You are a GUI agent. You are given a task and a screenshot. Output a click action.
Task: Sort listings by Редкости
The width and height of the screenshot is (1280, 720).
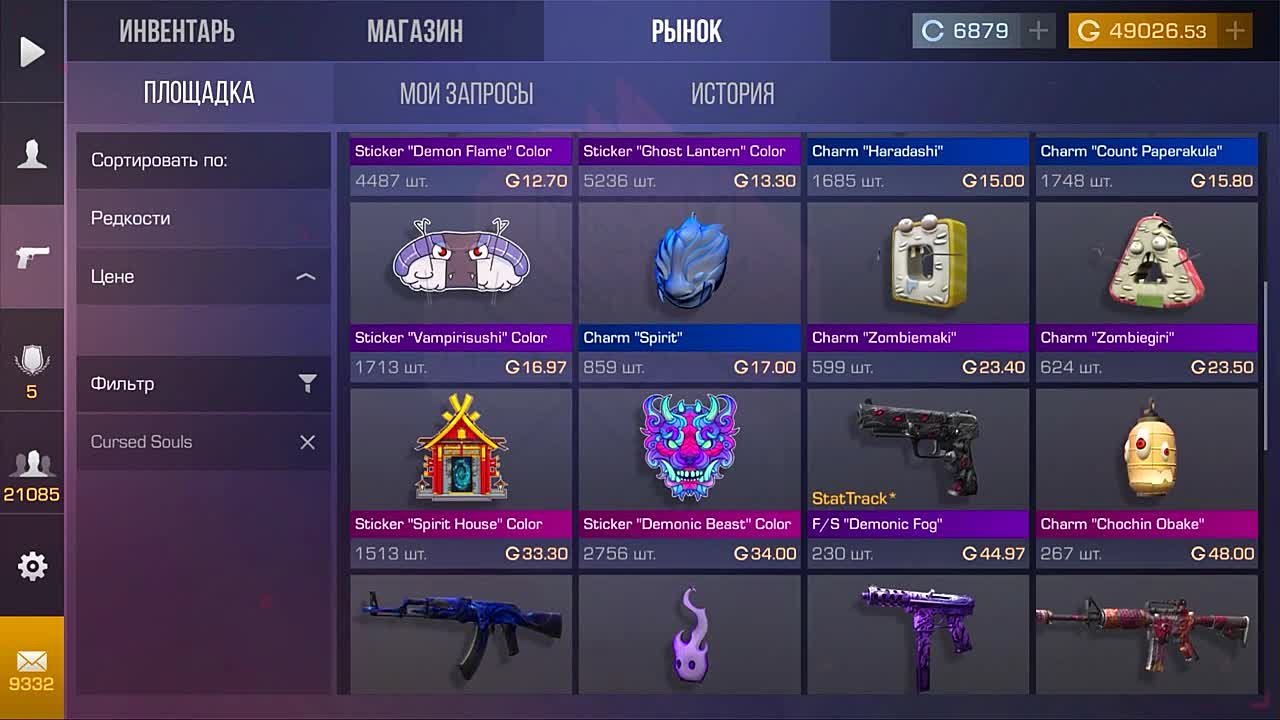click(x=203, y=218)
